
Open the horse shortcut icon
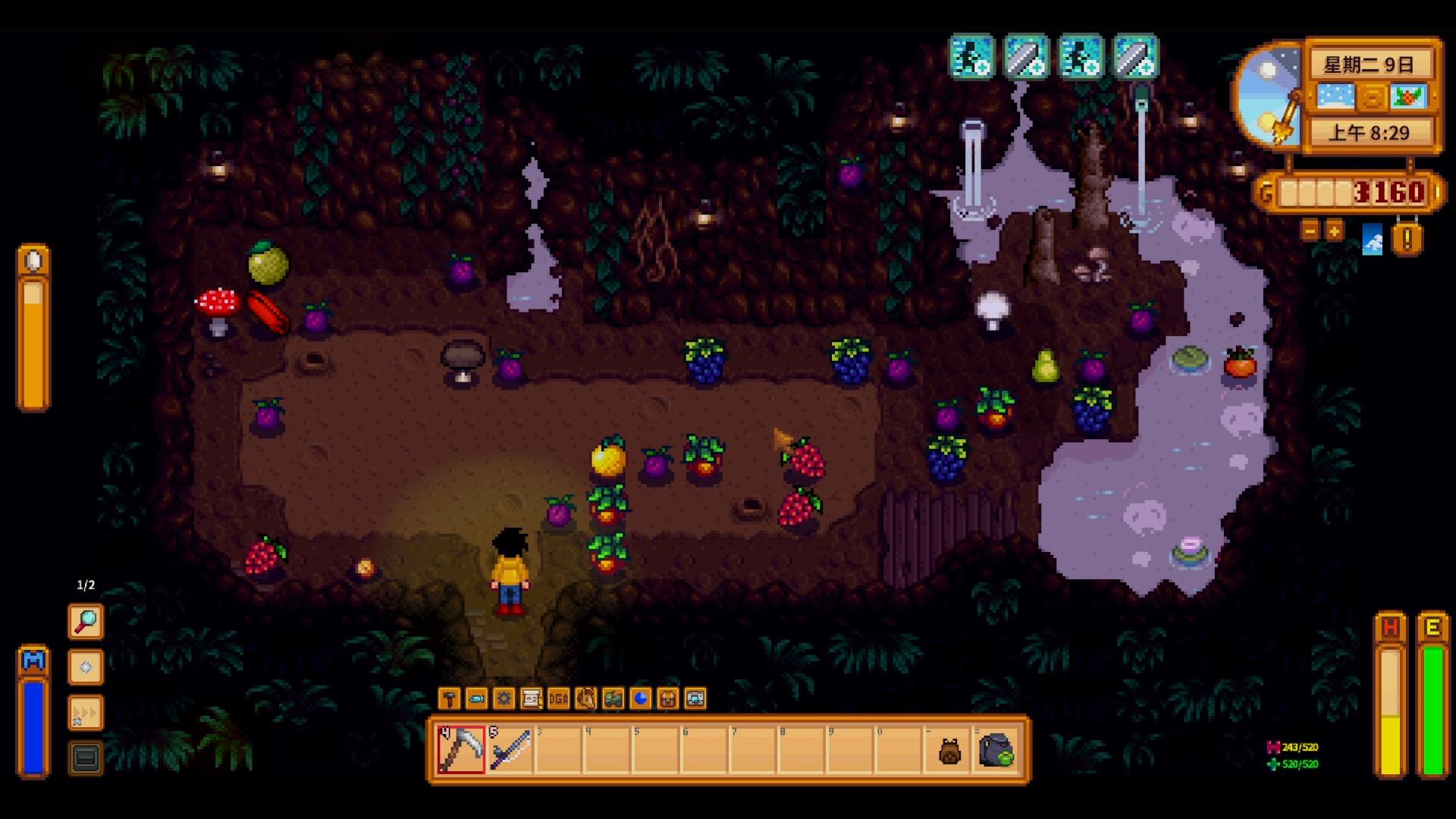[x=586, y=698]
